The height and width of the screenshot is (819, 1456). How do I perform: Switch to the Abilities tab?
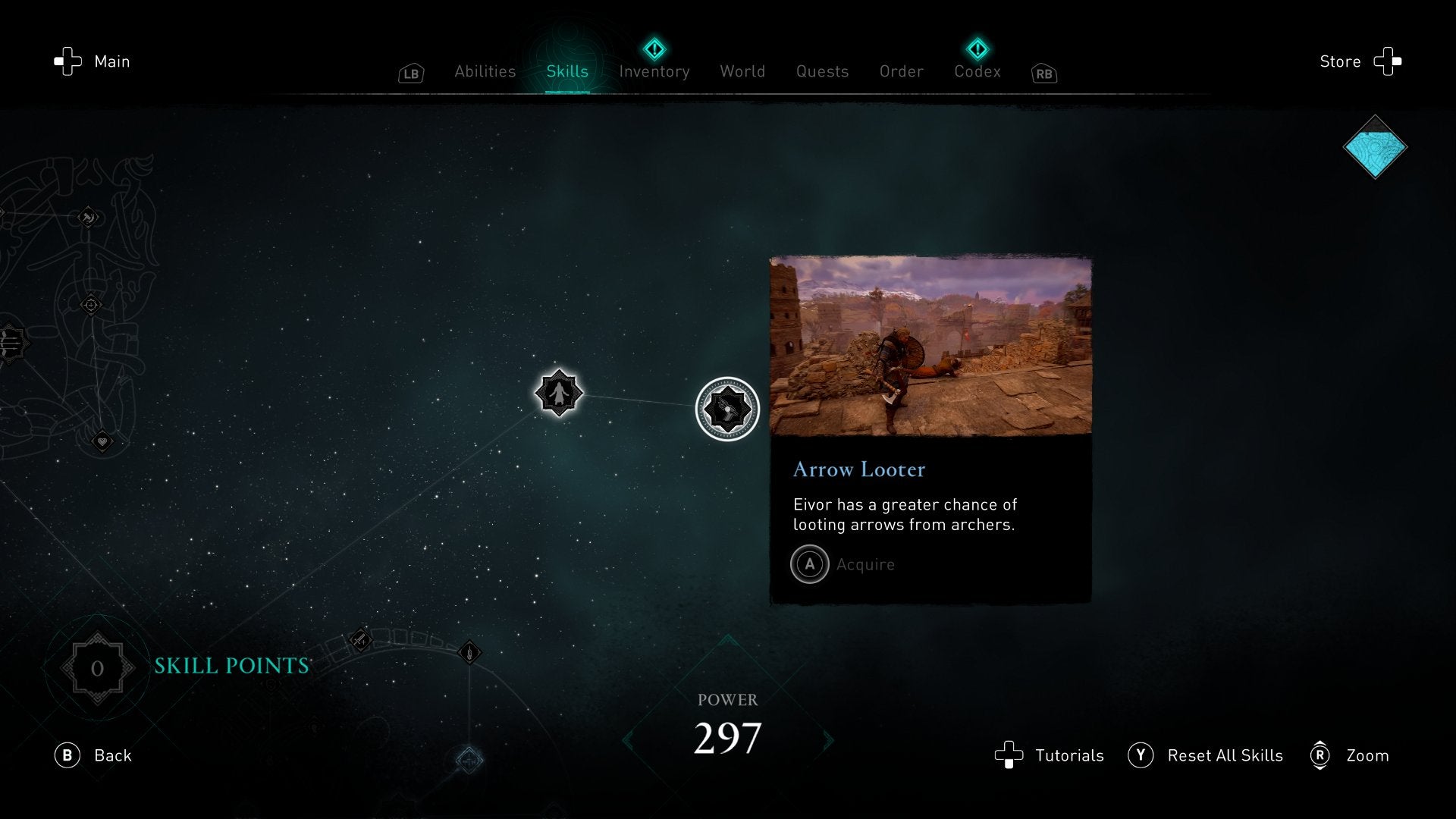click(485, 71)
